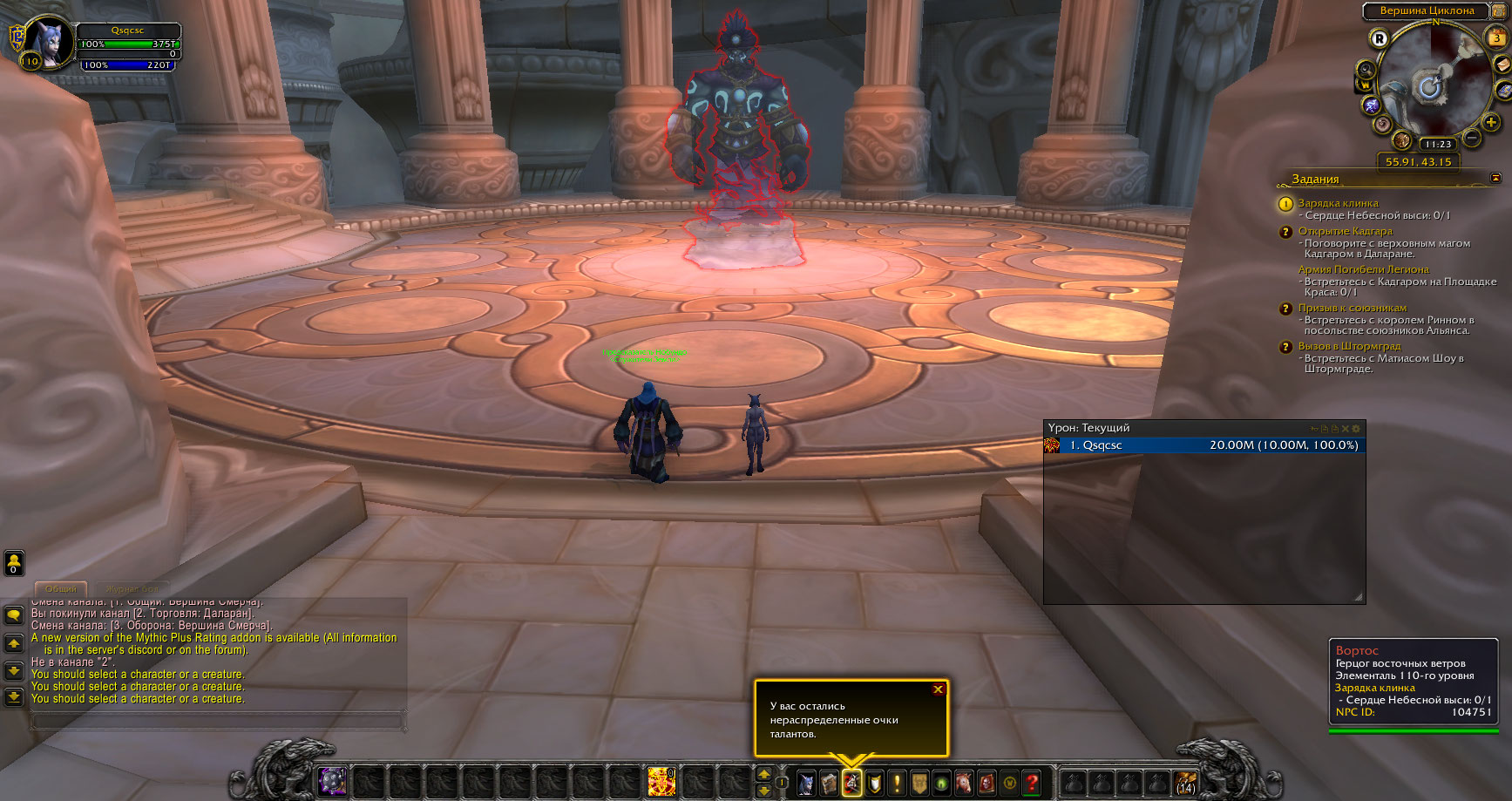This screenshot has height=801, width=1512.
Task: Click the player portrait frame of Qsqcsc
Action: (x=50, y=42)
